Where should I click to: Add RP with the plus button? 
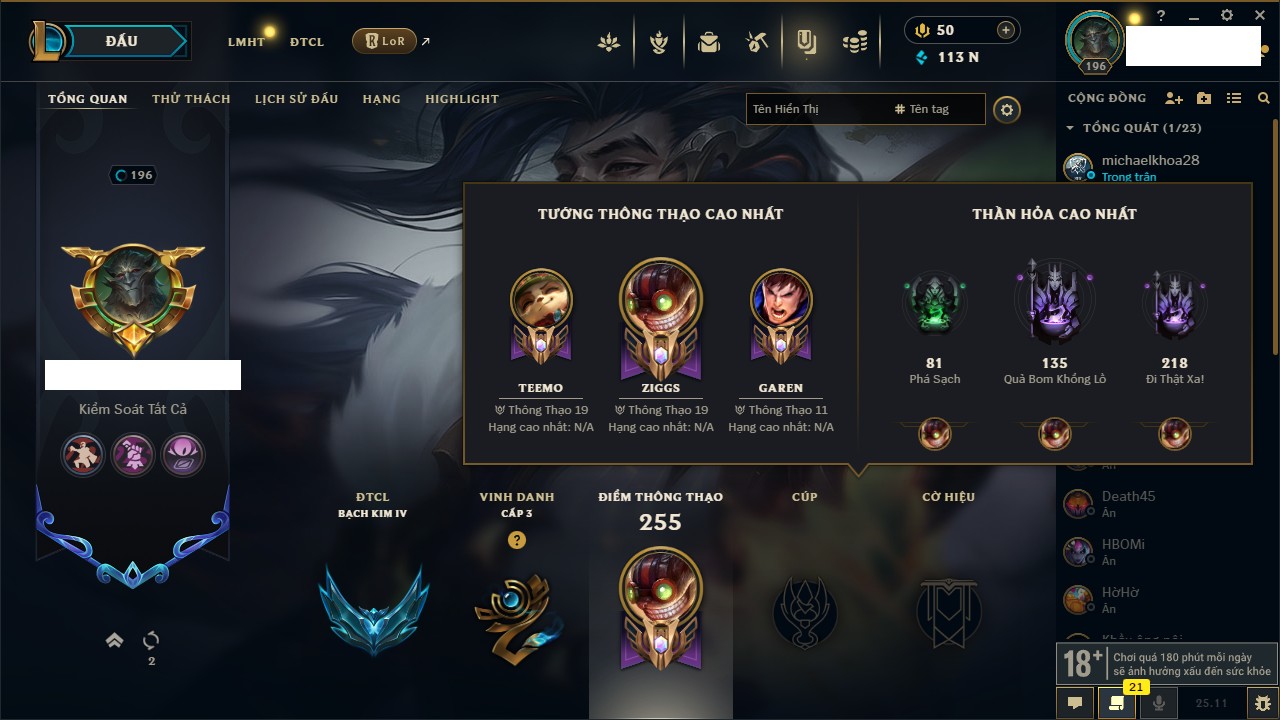[1006, 30]
